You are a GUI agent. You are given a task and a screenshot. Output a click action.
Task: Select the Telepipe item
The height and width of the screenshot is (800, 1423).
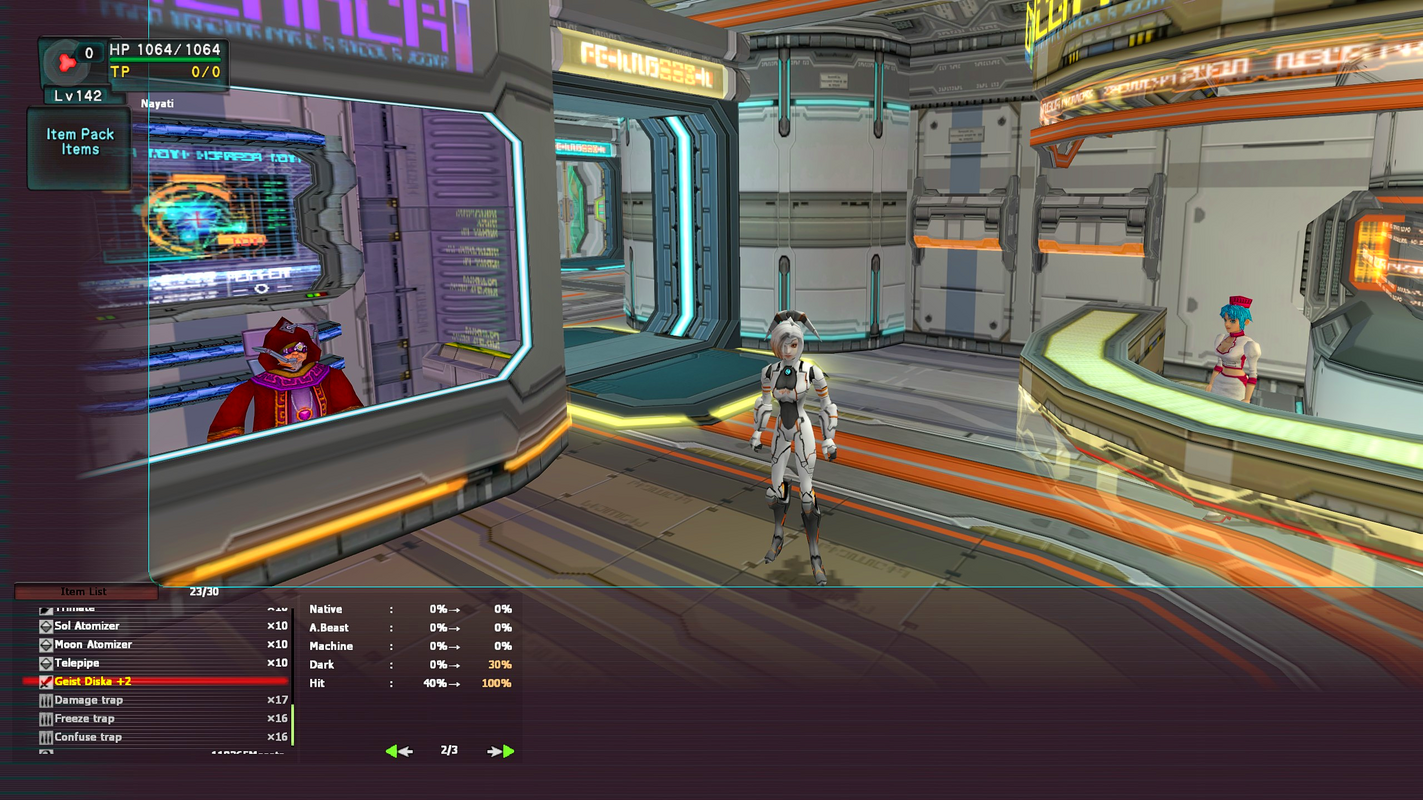coord(78,663)
